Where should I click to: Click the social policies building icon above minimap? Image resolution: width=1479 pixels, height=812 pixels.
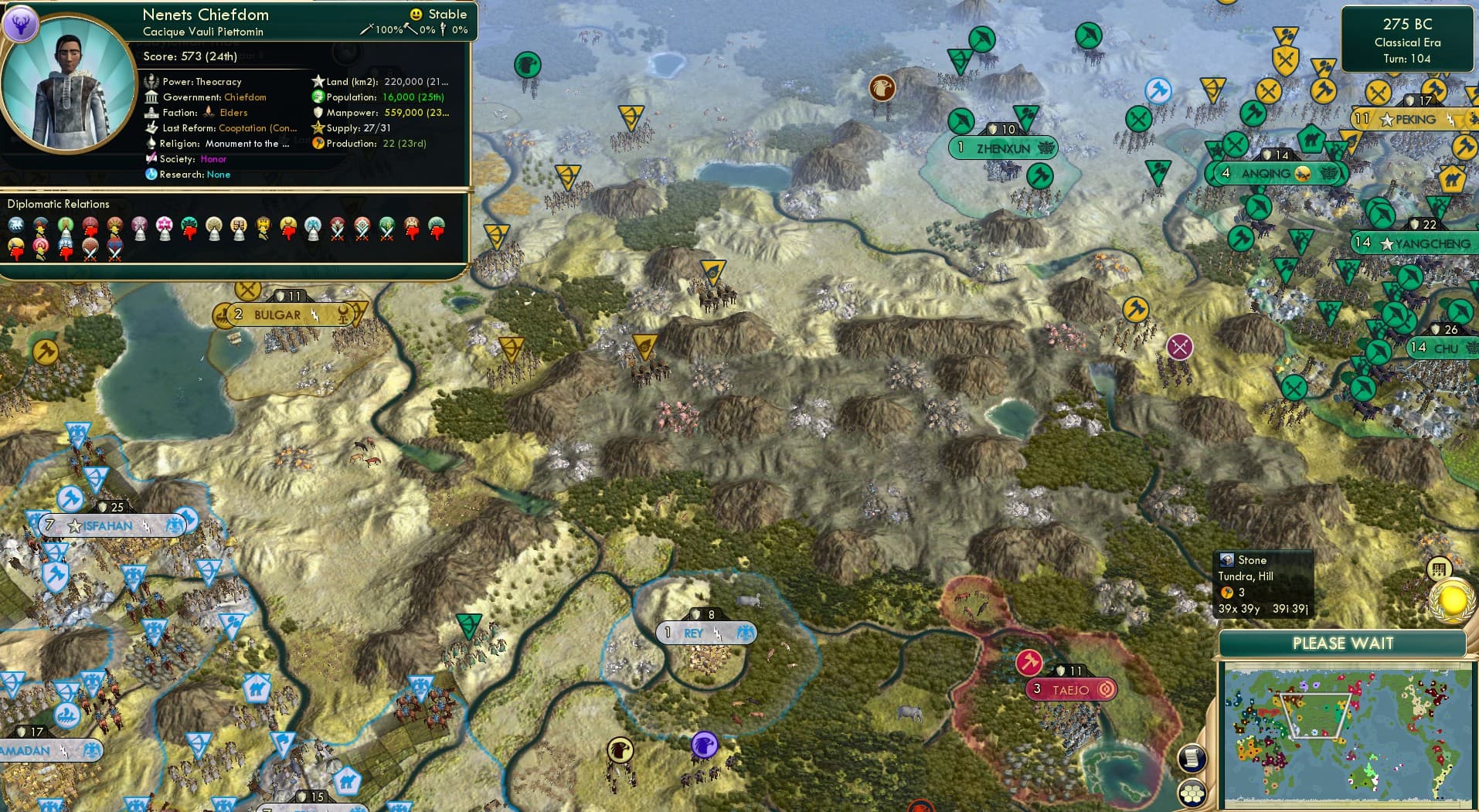1438,569
